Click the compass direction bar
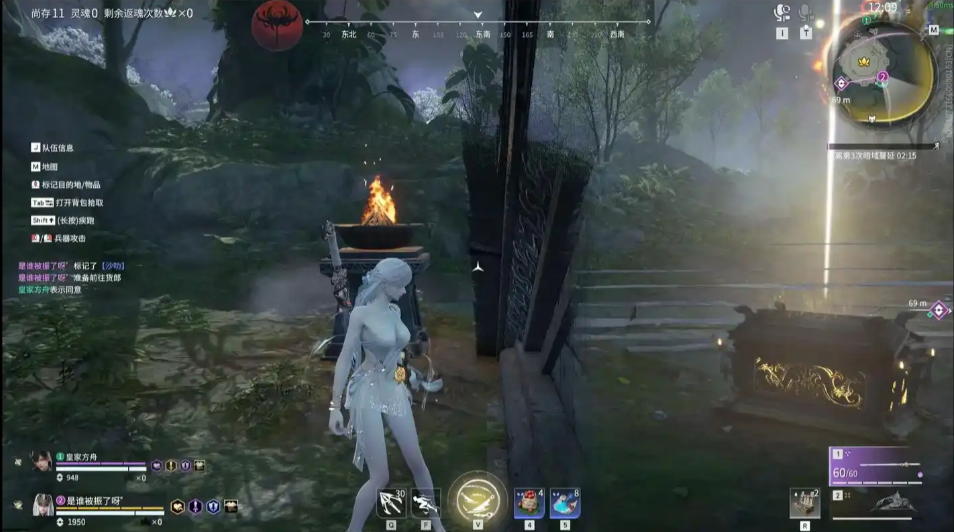The height and width of the screenshot is (532, 954). 478,22
